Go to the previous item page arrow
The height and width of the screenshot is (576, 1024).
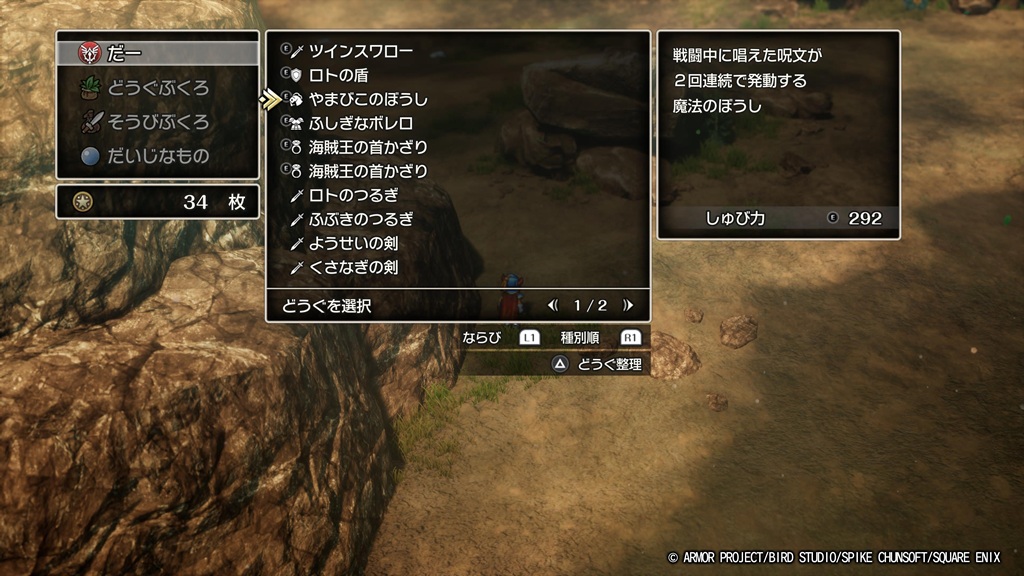coord(552,305)
